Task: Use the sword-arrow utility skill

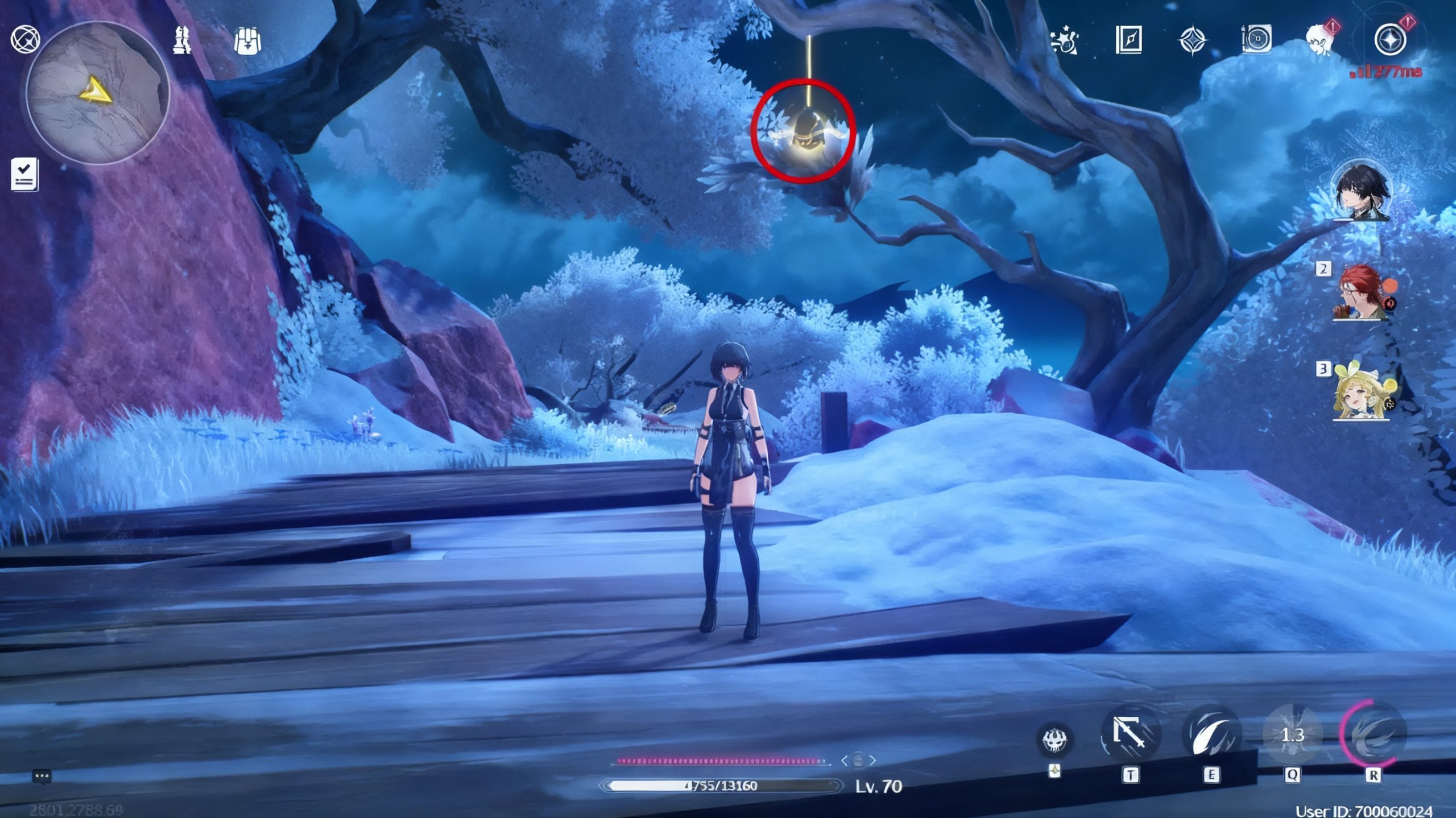Action: tap(1130, 734)
